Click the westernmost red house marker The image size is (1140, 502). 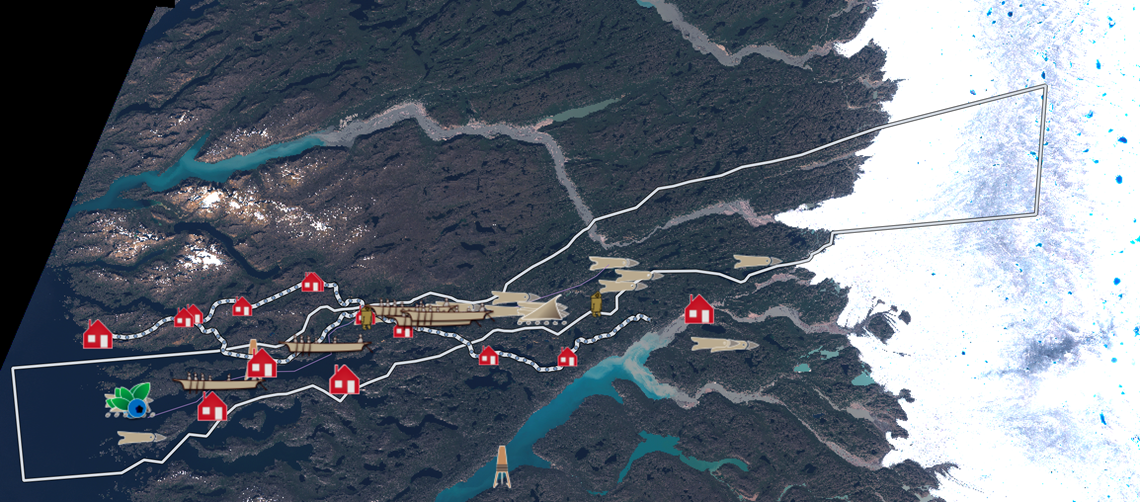tap(97, 334)
